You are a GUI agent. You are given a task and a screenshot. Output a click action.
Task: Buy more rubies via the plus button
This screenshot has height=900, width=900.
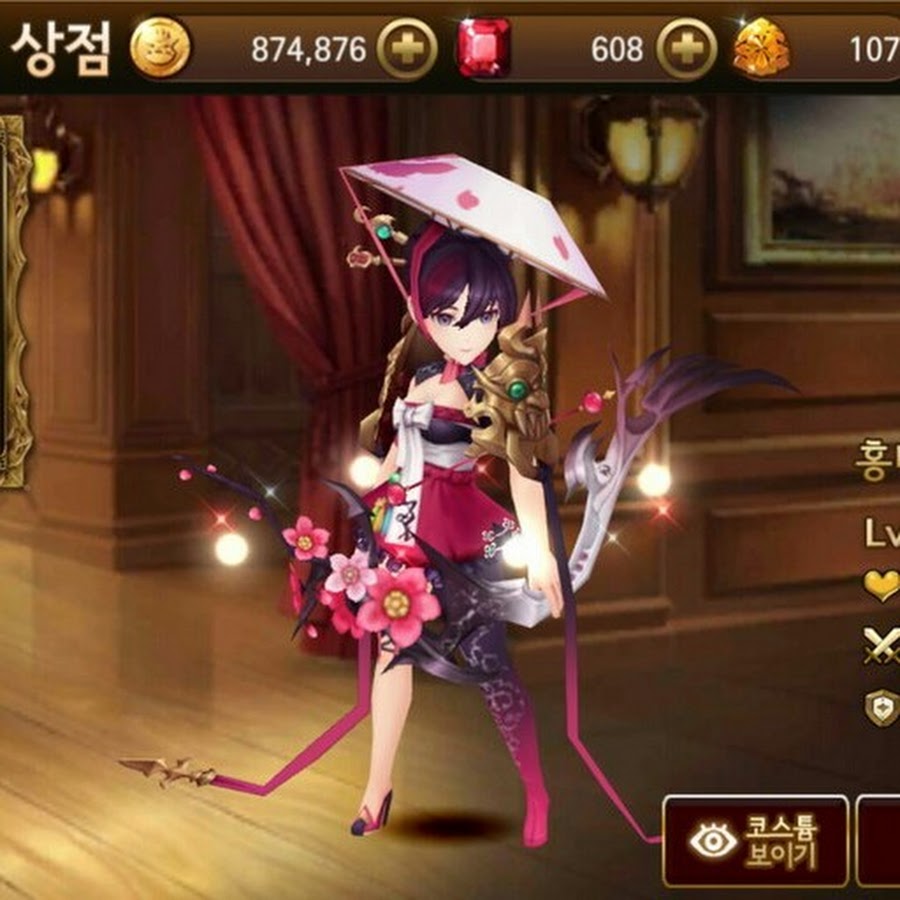687,50
